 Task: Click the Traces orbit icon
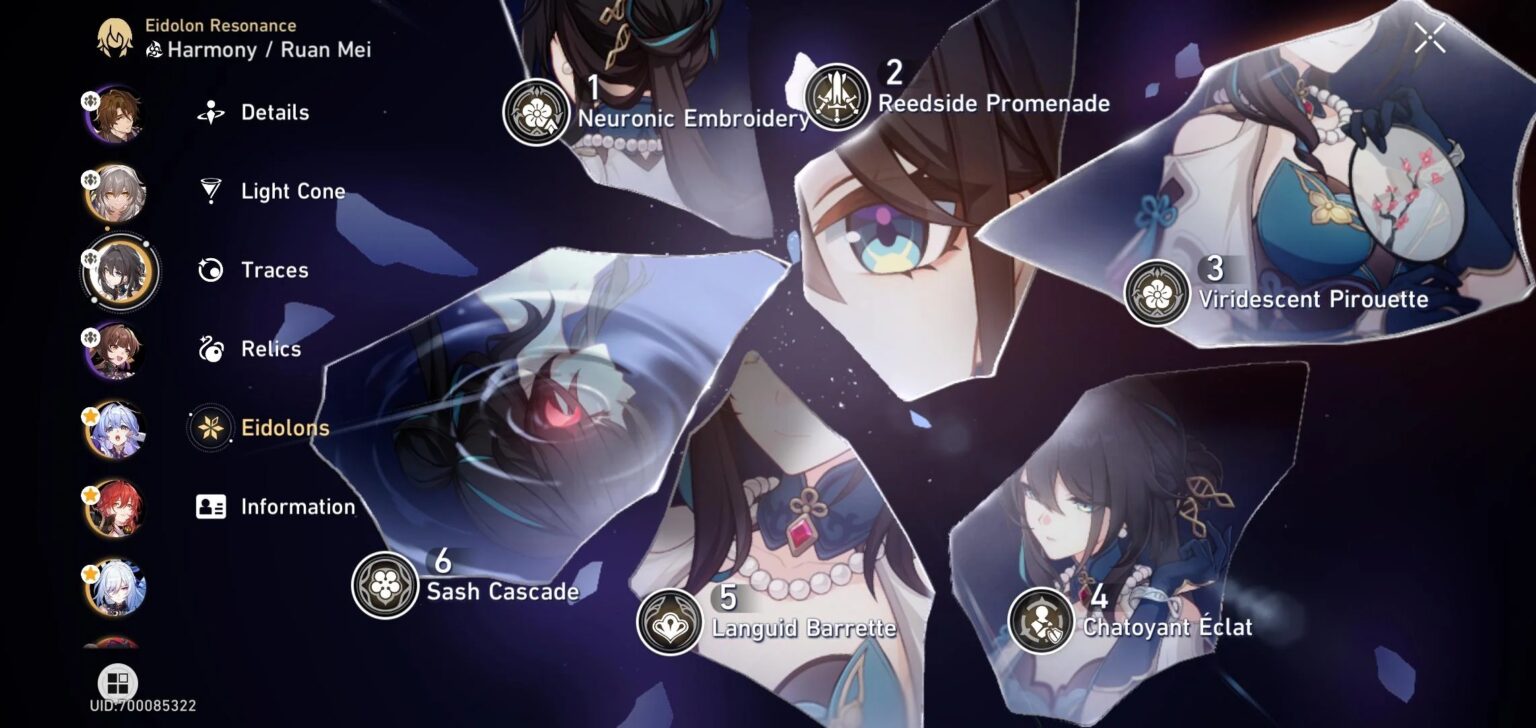pyautogui.click(x=210, y=270)
